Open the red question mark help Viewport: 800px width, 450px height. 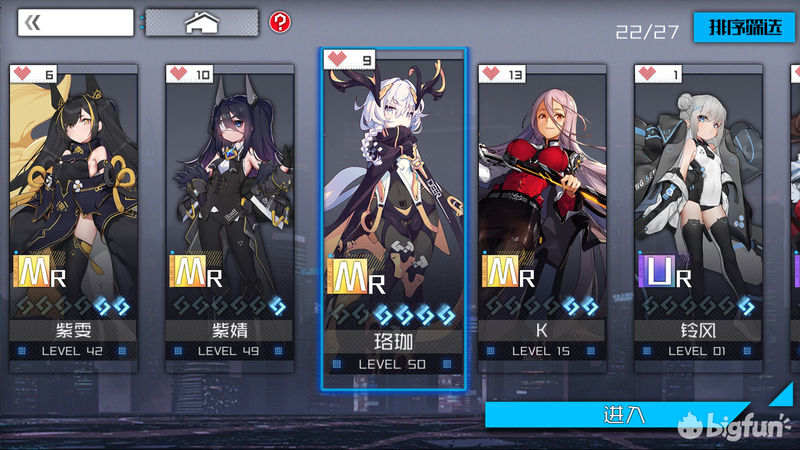[281, 22]
